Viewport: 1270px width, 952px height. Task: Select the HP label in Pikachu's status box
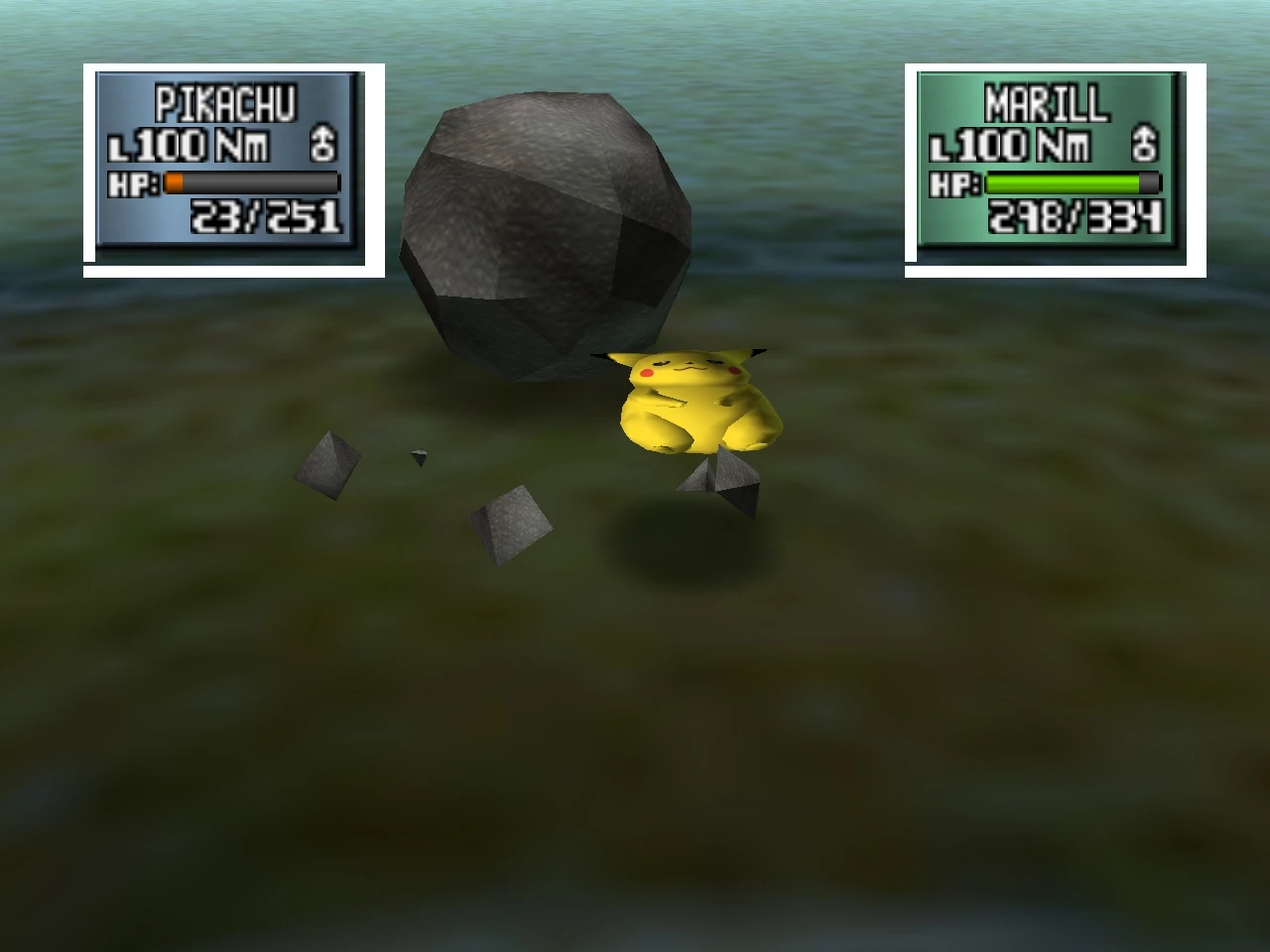pos(133,182)
